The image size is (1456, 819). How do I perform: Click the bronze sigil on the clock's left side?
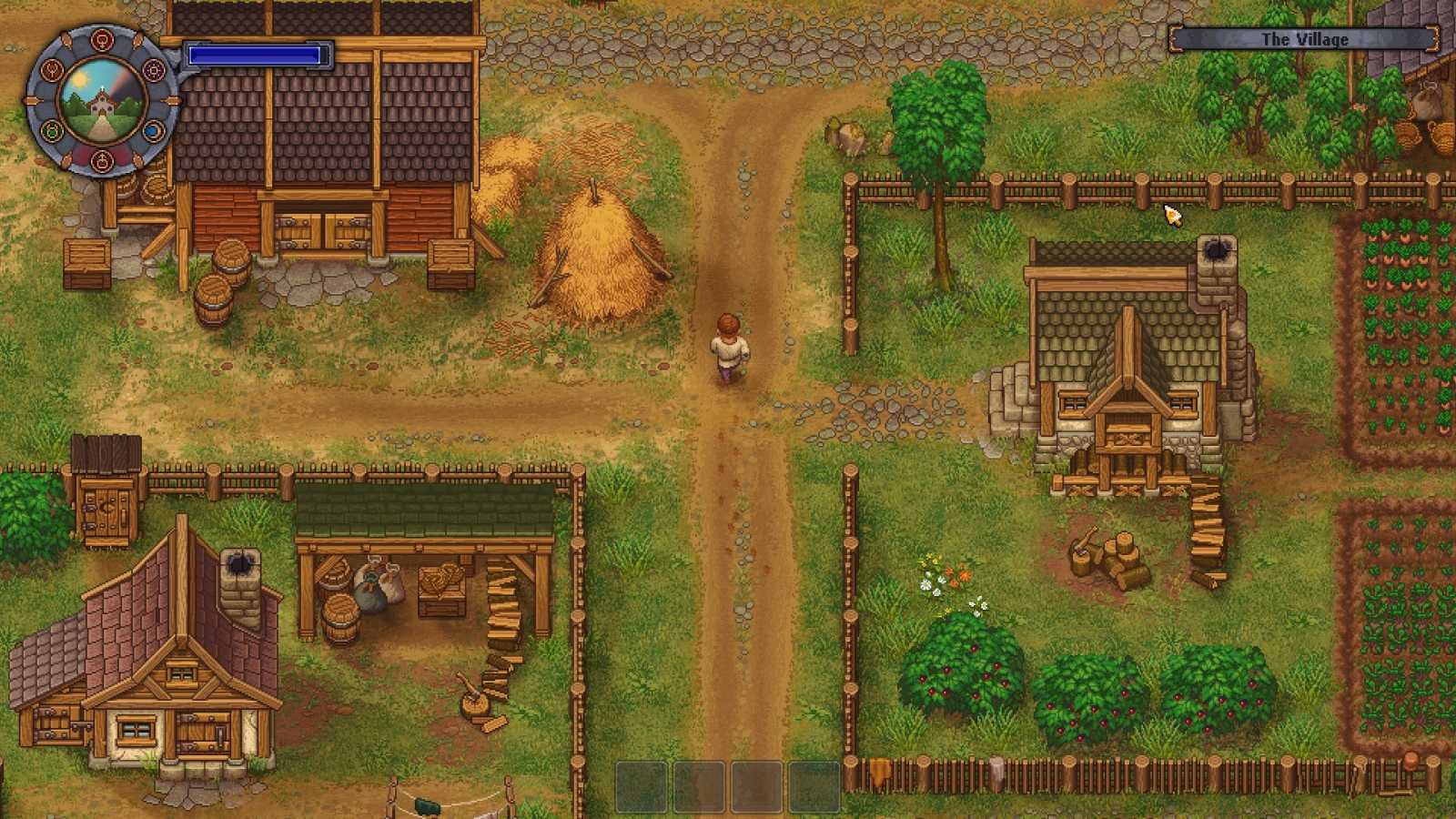pyautogui.click(x=52, y=71)
